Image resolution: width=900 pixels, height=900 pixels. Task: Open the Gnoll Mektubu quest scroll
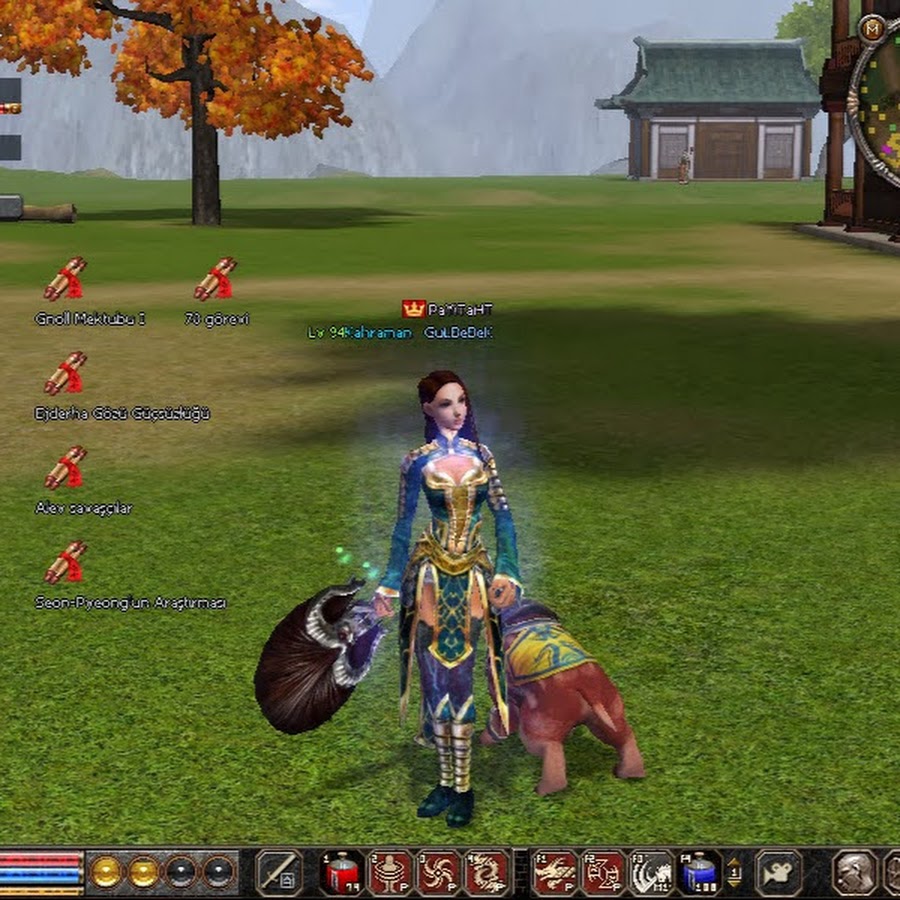click(65, 280)
